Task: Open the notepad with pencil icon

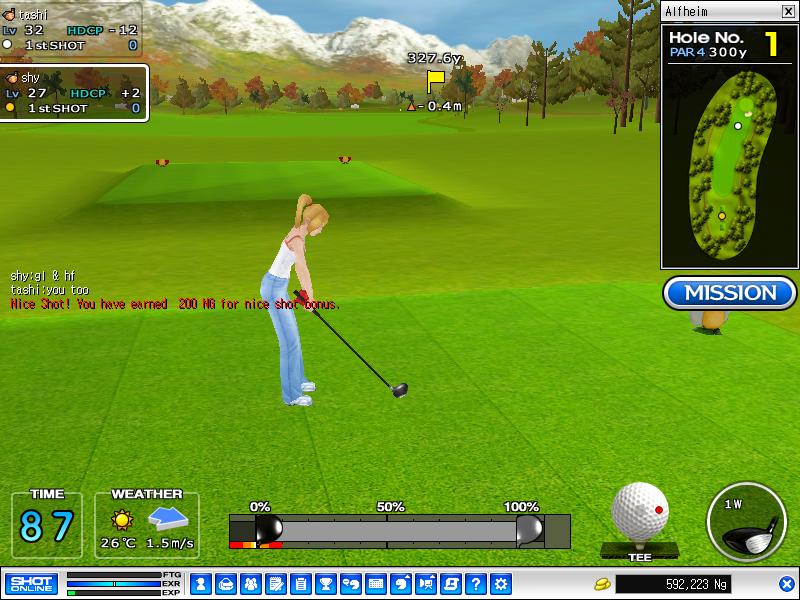Action: pyautogui.click(x=275, y=583)
